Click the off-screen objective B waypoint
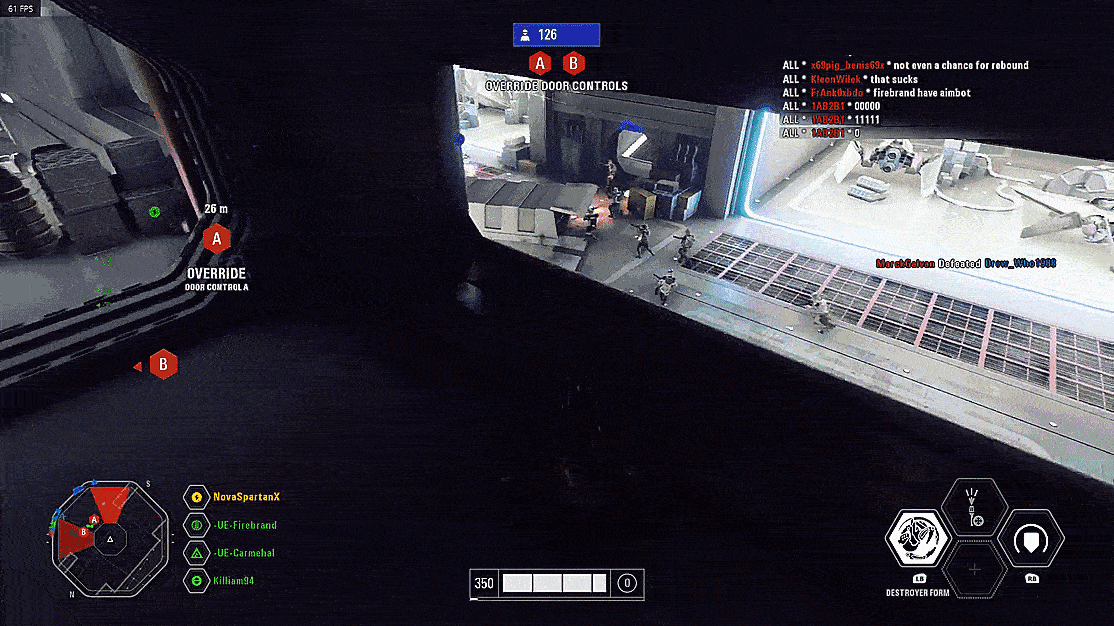This screenshot has width=1114, height=626. click(x=163, y=365)
